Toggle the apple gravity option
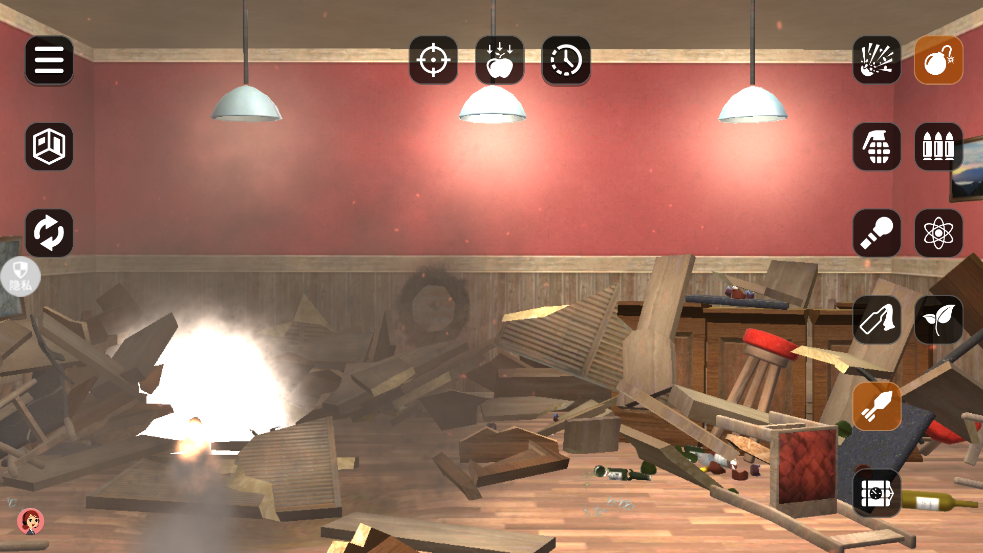This screenshot has height=553, width=983. click(499, 61)
